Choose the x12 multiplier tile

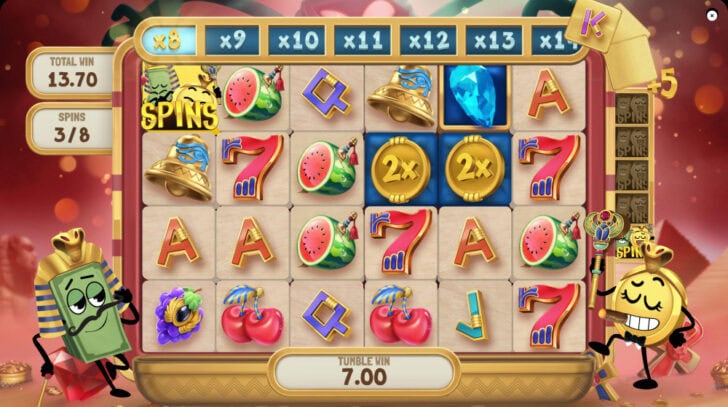pos(428,42)
